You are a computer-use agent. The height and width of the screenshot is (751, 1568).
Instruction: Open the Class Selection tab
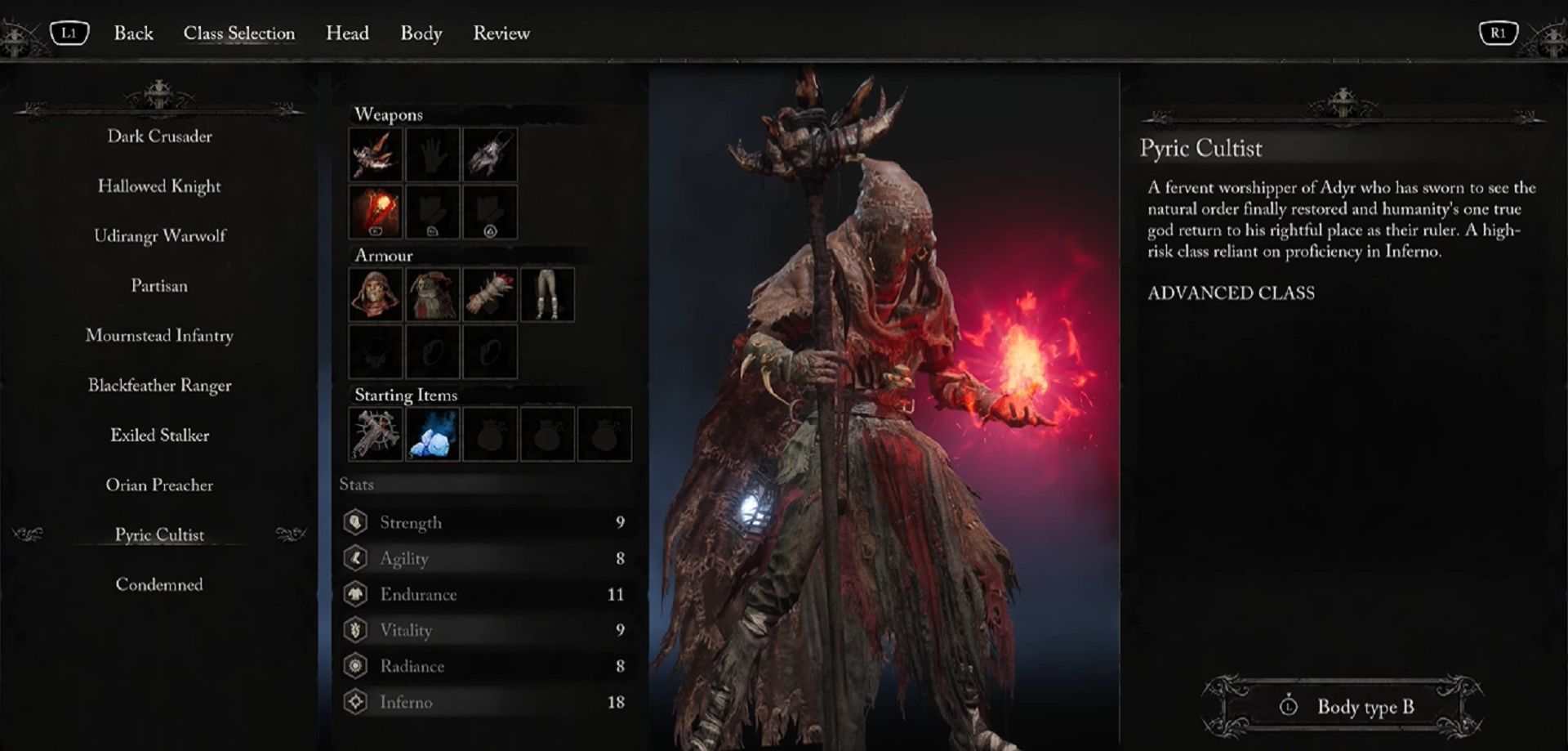238,34
